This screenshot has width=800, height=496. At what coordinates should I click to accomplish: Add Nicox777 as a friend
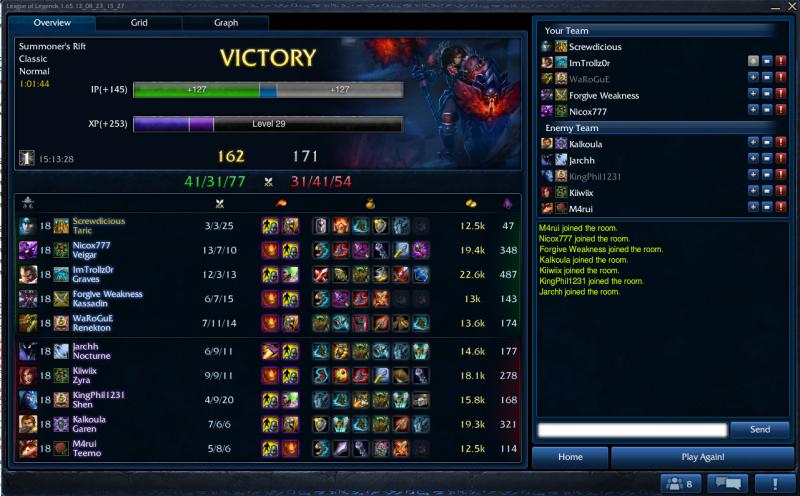pos(752,111)
